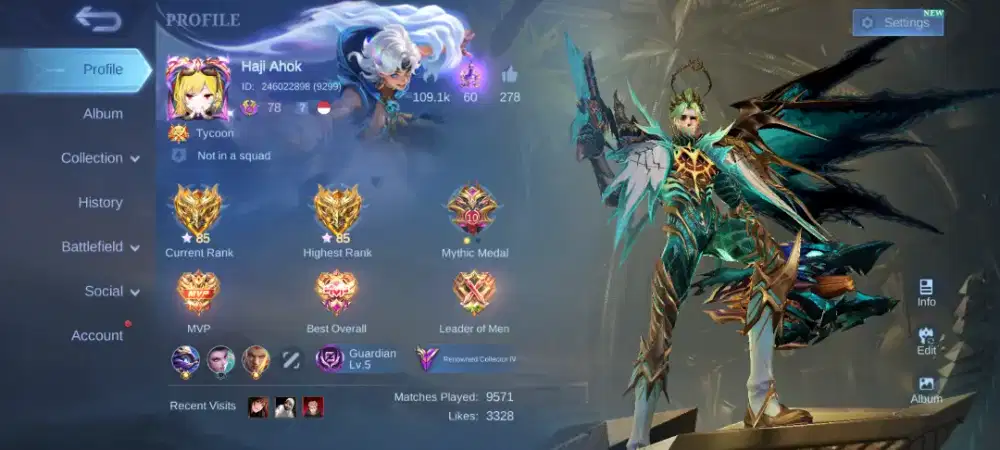This screenshot has height=450, width=1000.
Task: Go back using the return arrow
Action: coord(97,19)
